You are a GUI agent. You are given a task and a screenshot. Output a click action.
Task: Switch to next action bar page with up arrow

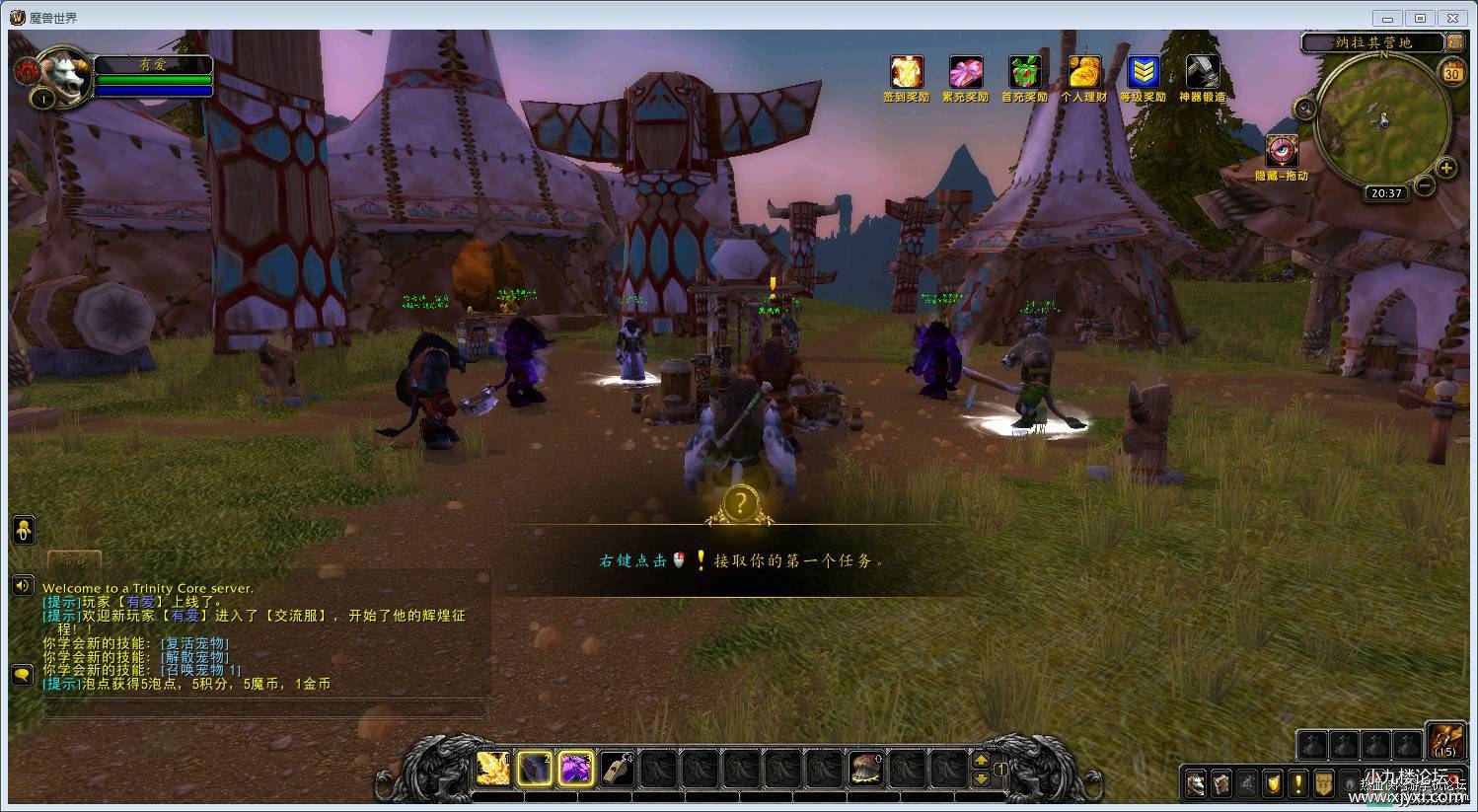[981, 760]
